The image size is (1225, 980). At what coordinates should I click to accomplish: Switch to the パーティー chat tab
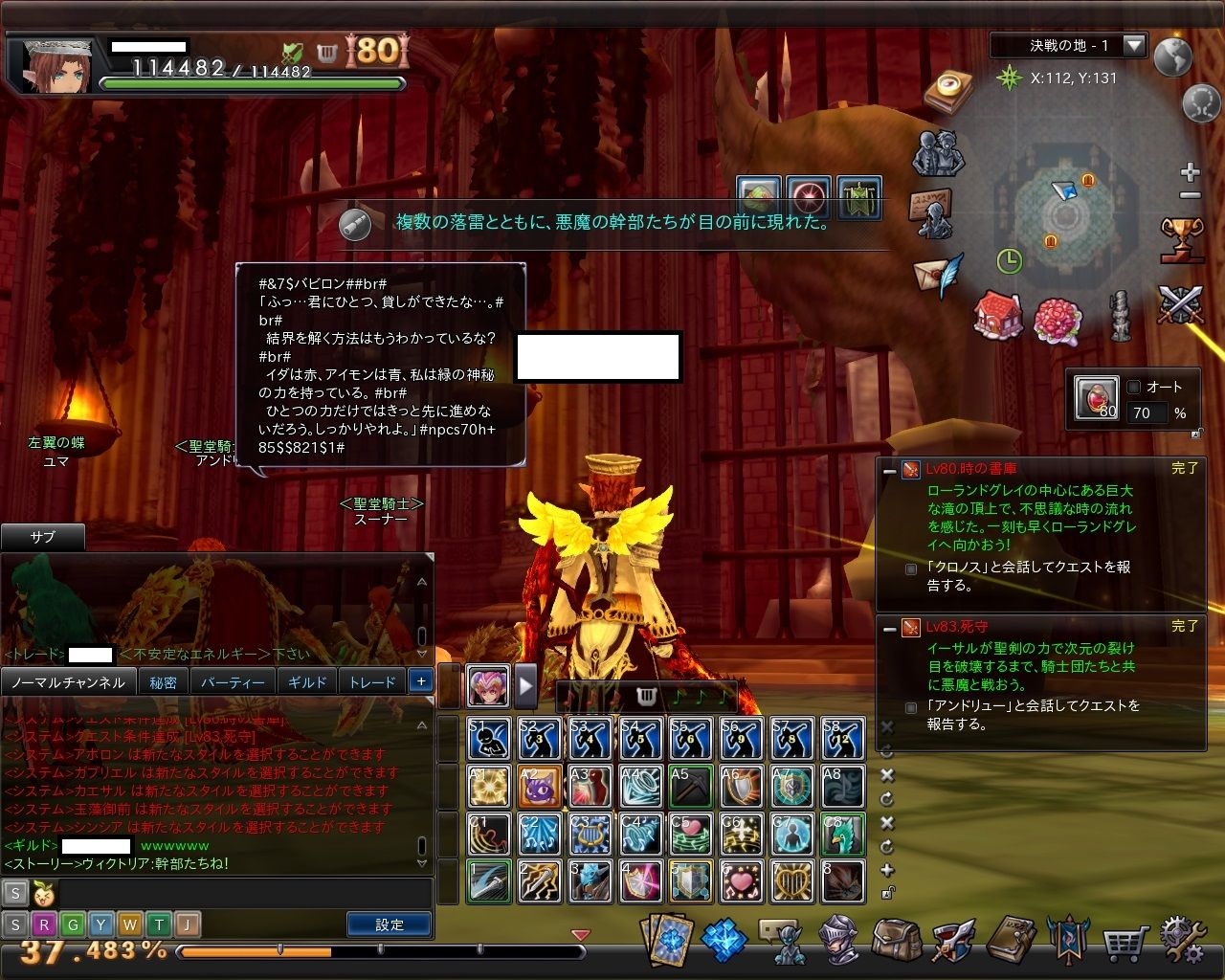tap(233, 682)
